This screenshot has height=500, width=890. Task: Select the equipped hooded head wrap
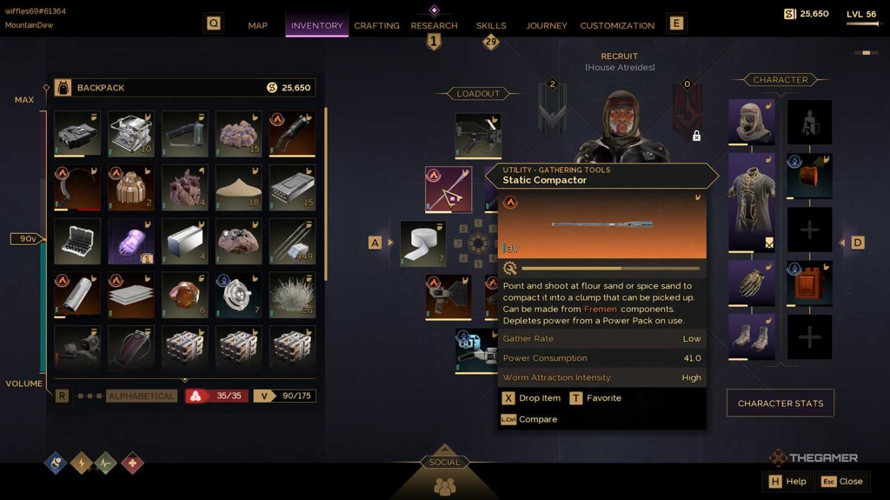point(751,122)
